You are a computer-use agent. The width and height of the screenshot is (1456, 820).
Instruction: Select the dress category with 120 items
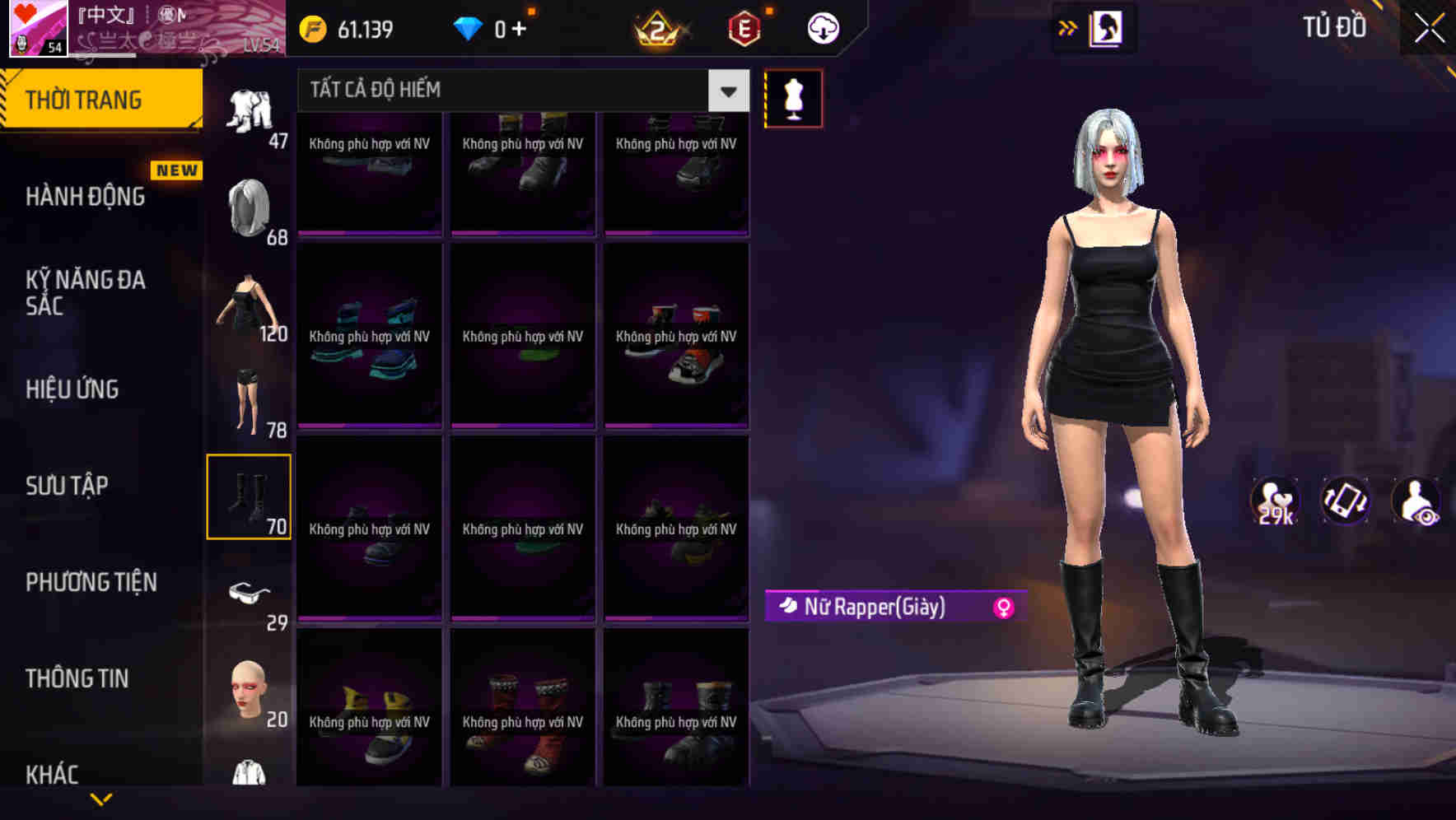point(250,303)
